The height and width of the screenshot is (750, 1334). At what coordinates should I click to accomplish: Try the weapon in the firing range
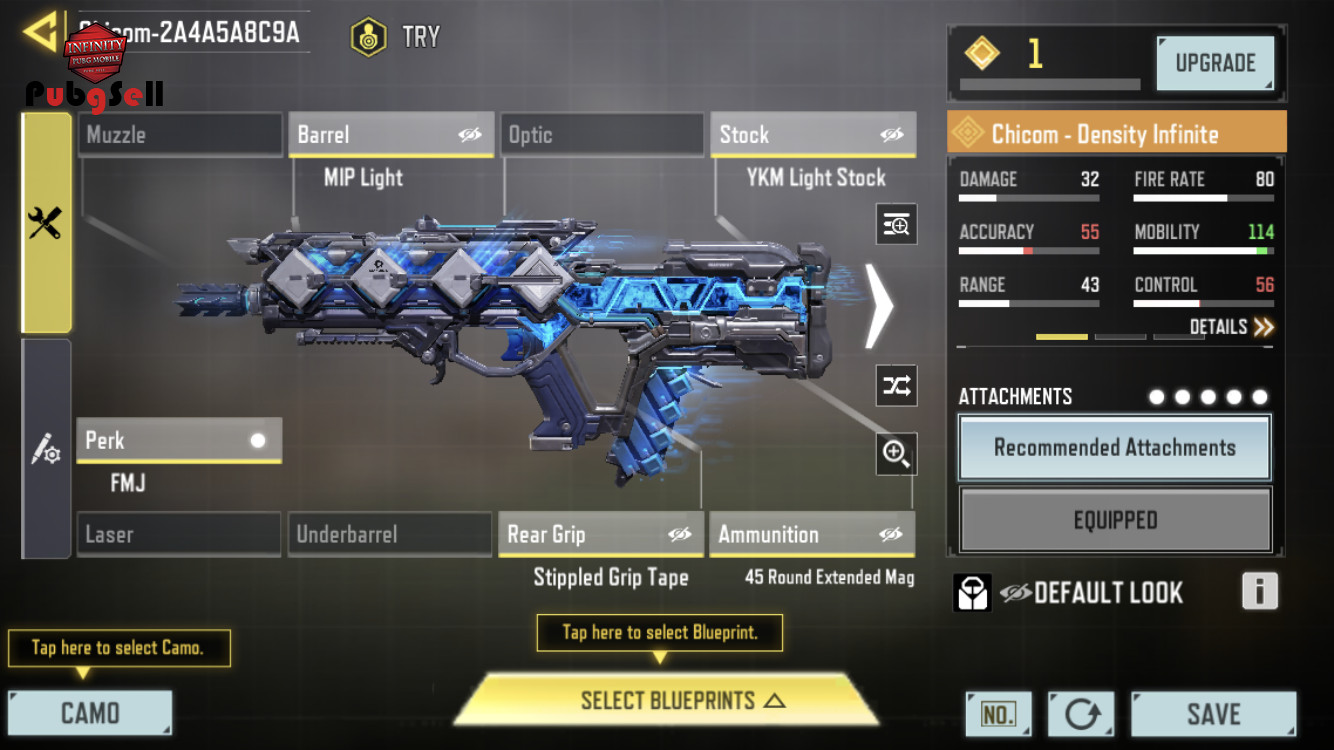click(396, 37)
